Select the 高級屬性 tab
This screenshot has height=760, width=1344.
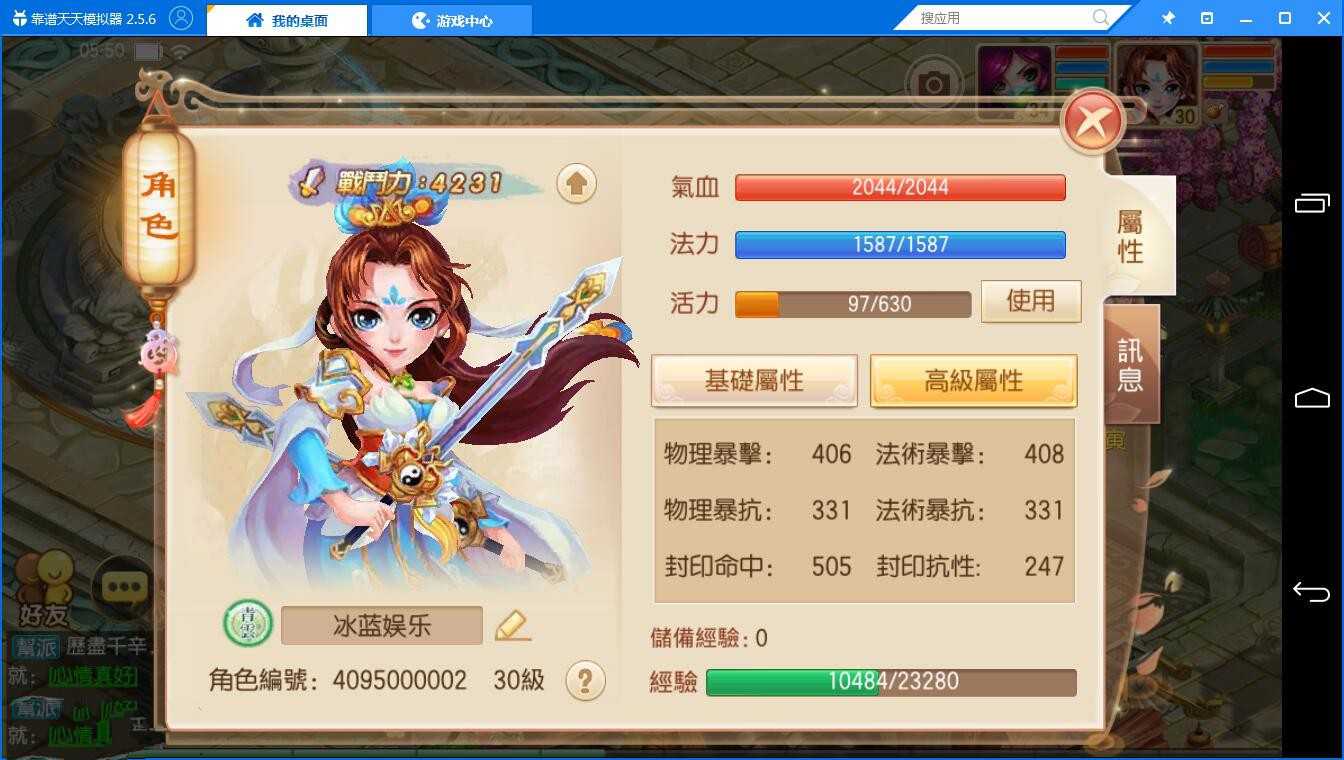pyautogui.click(x=973, y=380)
